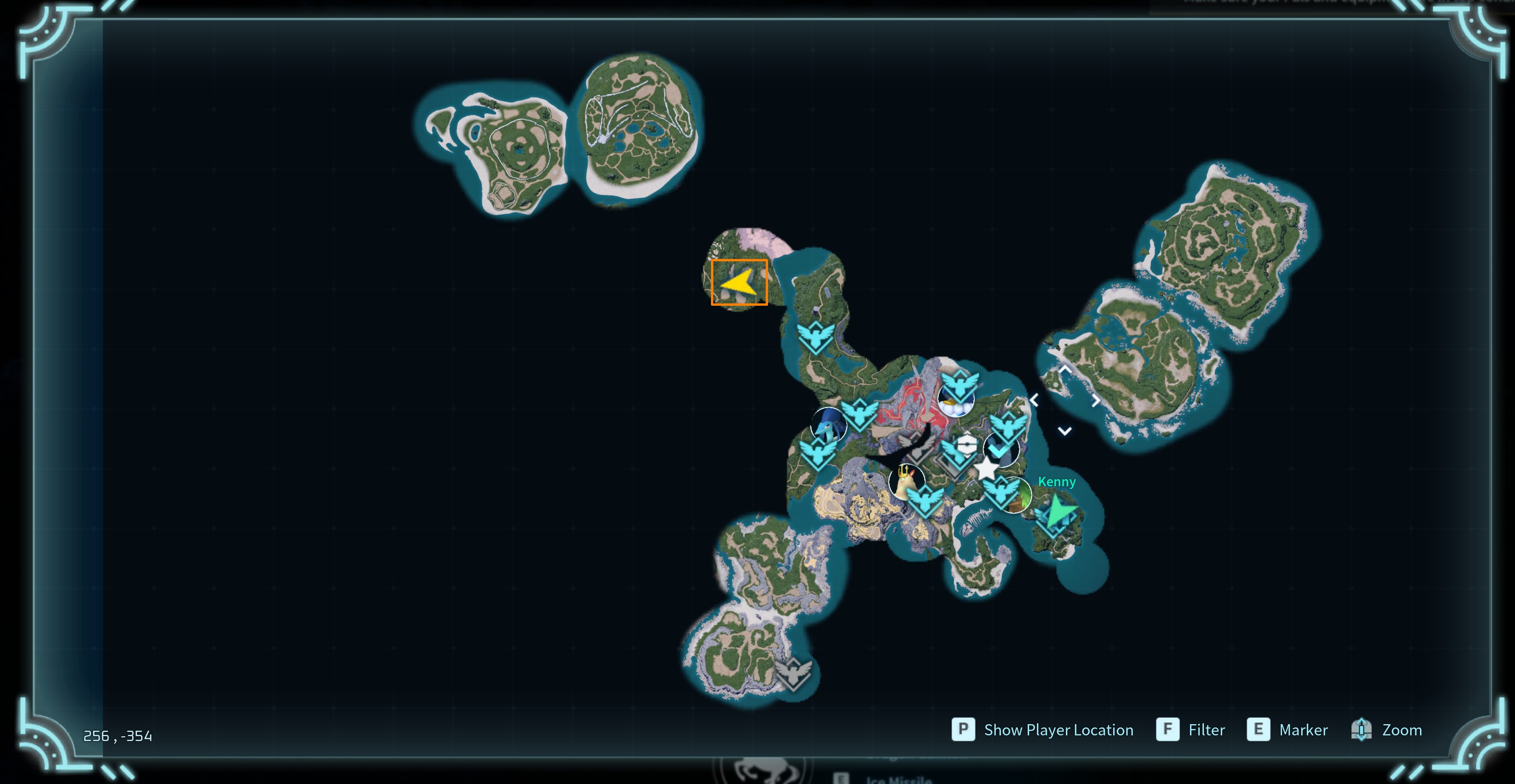Click the Show Player Location label
Viewport: 1515px width, 784px height.
1058,730
